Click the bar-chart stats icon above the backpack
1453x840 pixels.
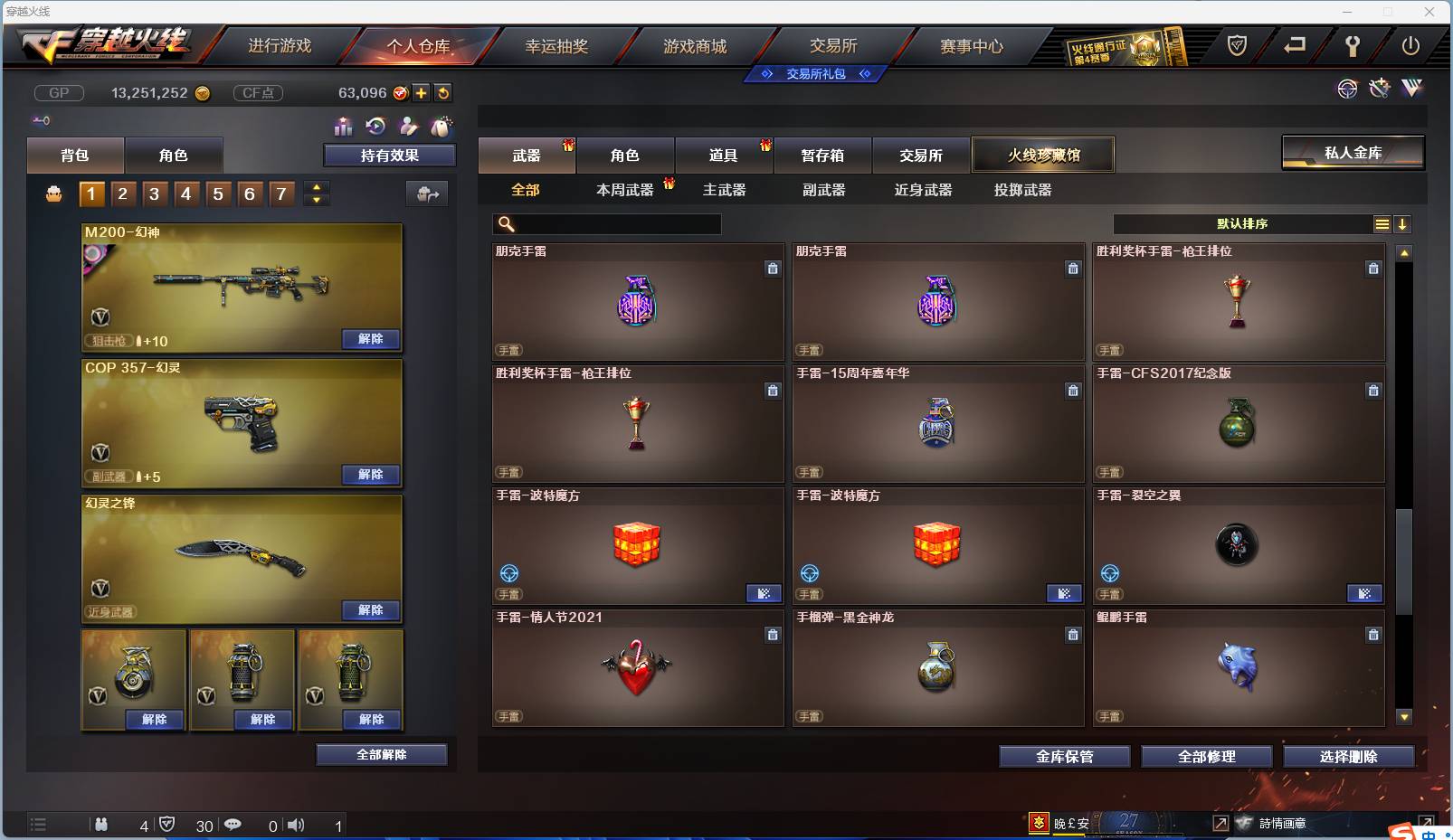click(x=344, y=127)
